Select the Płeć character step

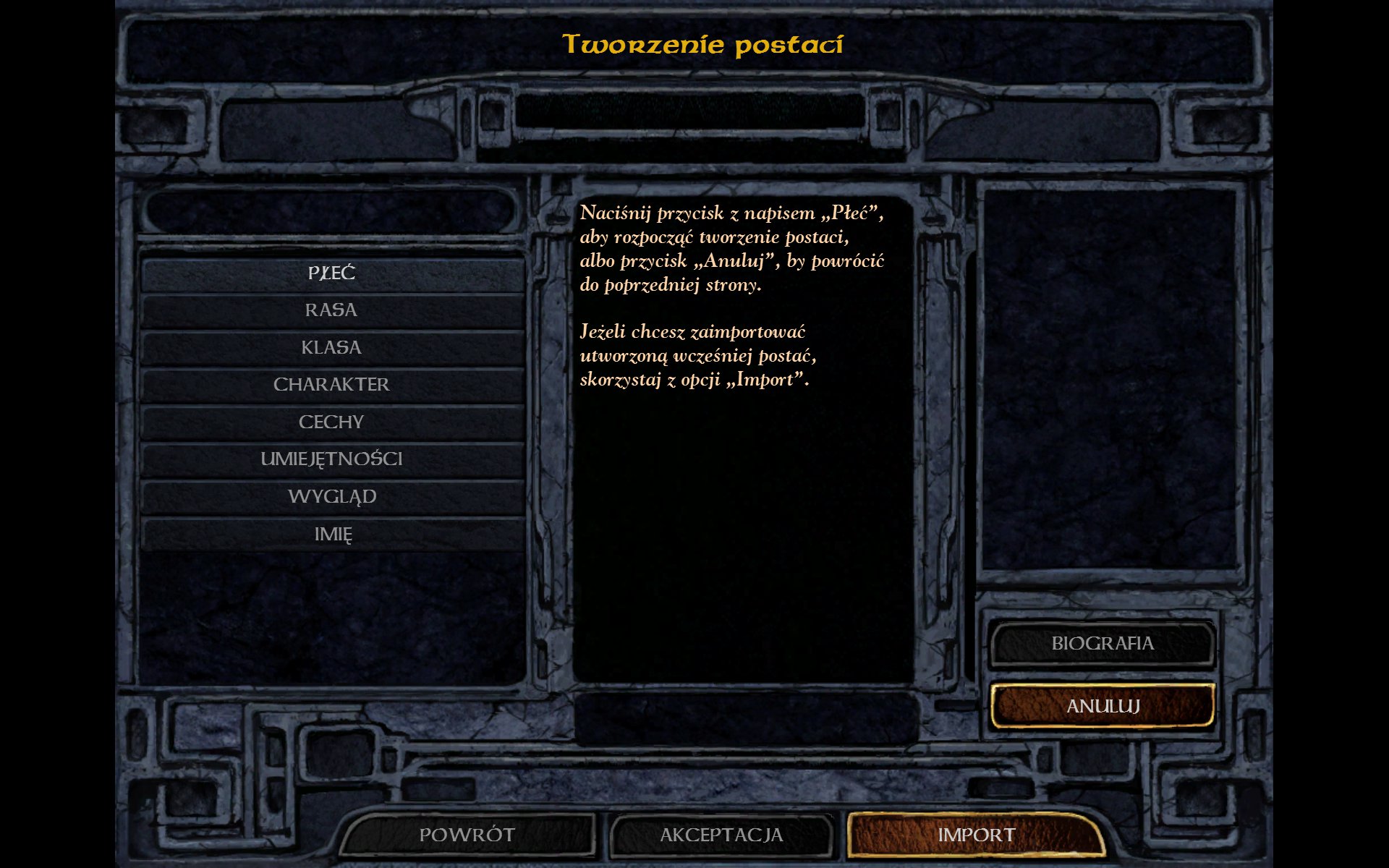[332, 273]
